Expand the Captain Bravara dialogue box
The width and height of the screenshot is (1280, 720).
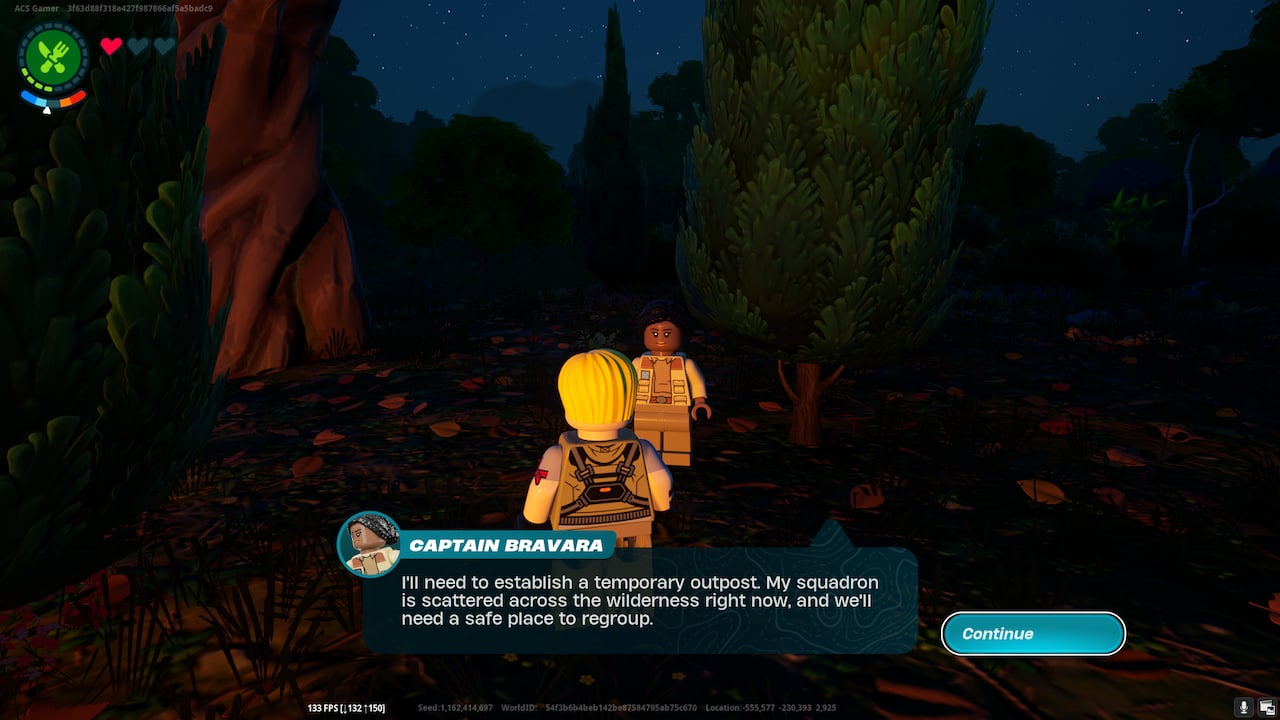(x=640, y=600)
